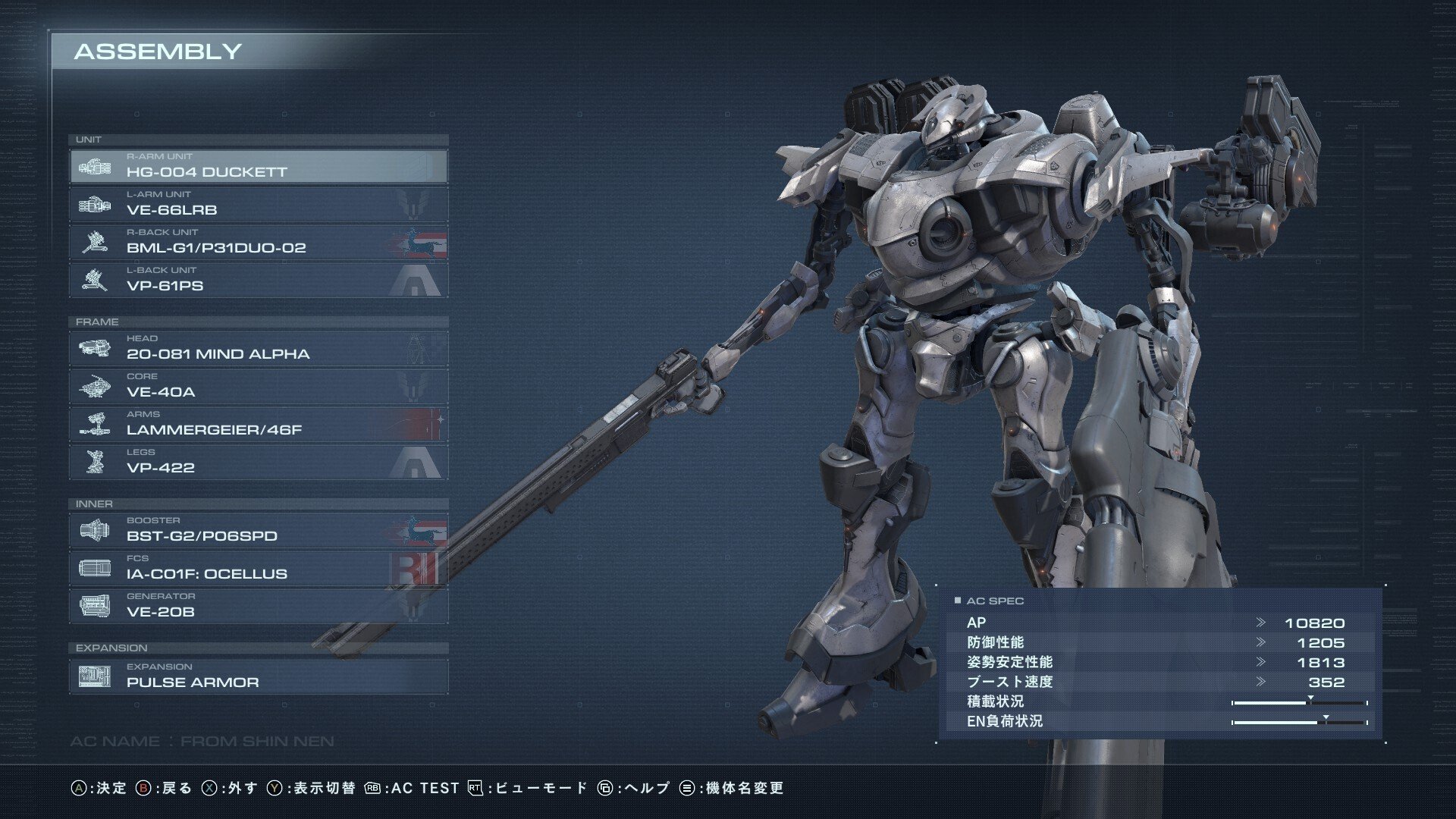
Task: Open the IA-C01F: OCELLUS FCS slot
Action: [x=258, y=568]
